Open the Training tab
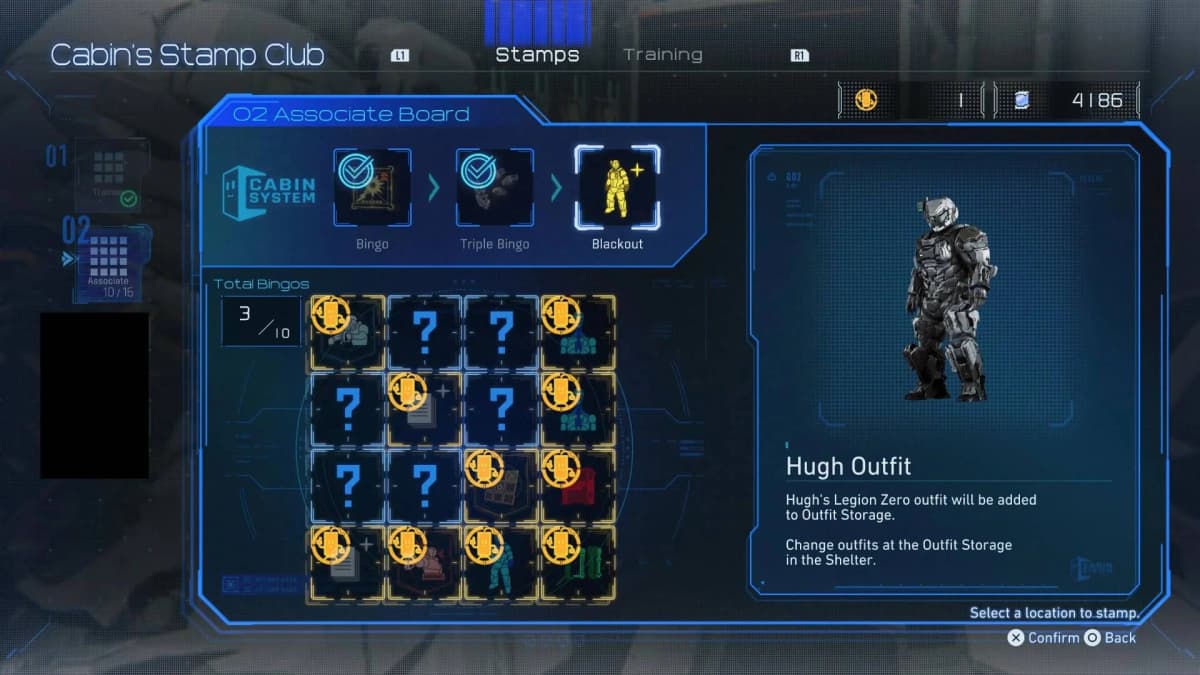This screenshot has height=675, width=1200. tap(663, 55)
